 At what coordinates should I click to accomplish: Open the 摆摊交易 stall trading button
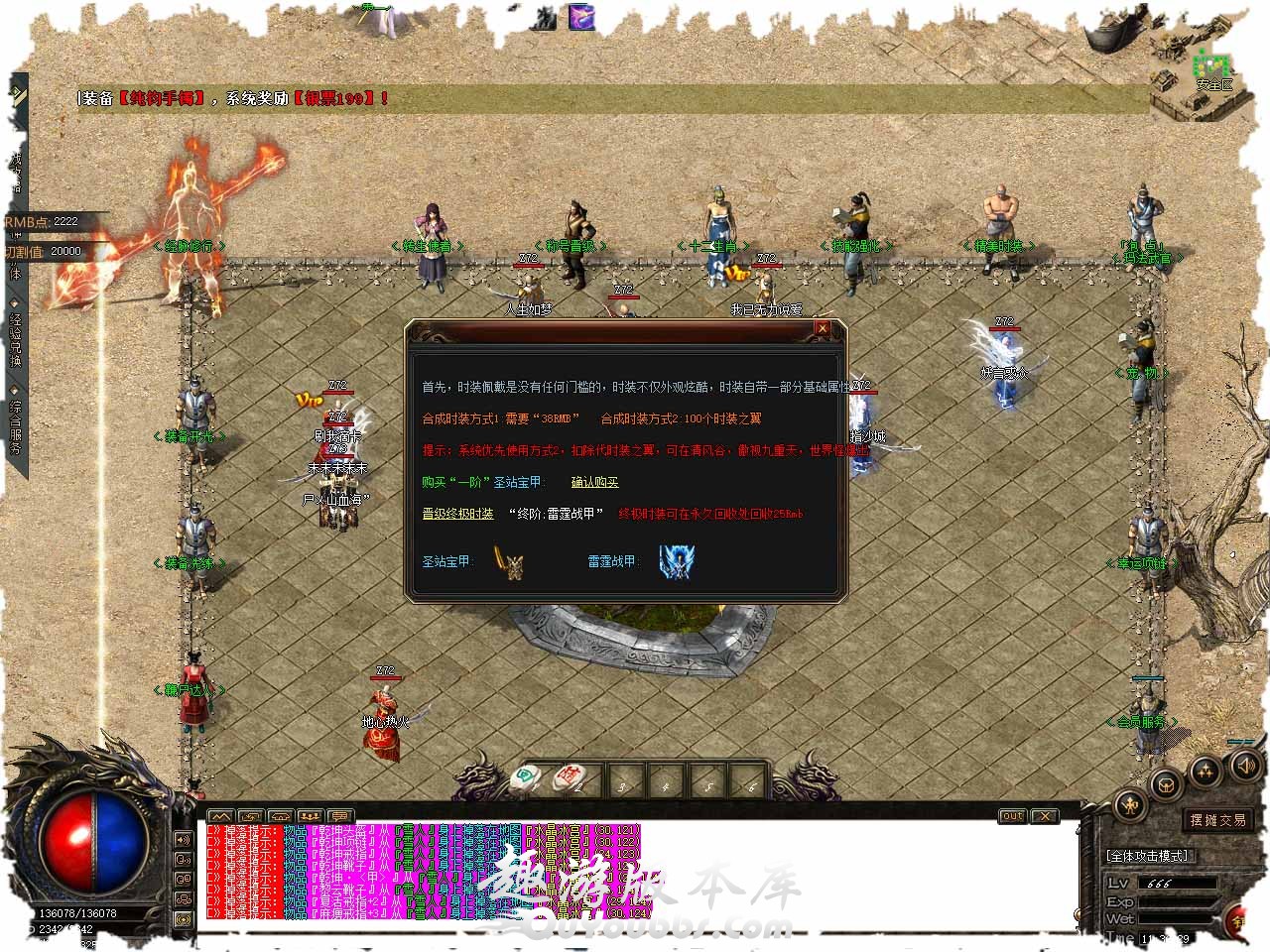[1218, 820]
